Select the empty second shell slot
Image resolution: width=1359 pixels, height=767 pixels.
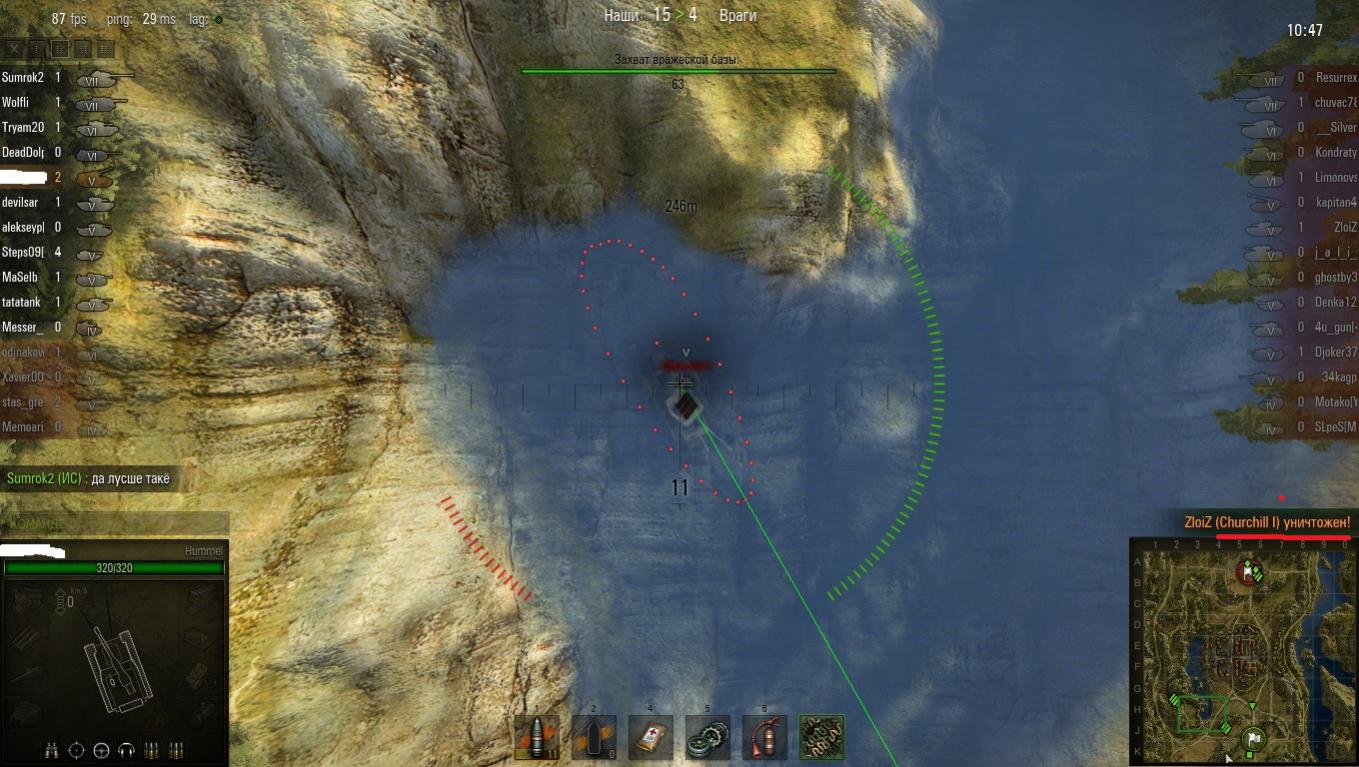(x=593, y=737)
